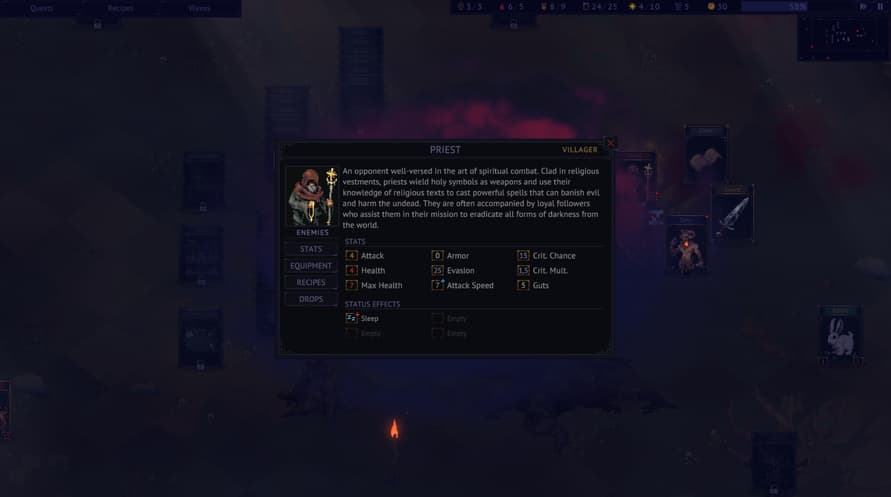Toggle the pause button
891x497 pixels.
[881, 6]
